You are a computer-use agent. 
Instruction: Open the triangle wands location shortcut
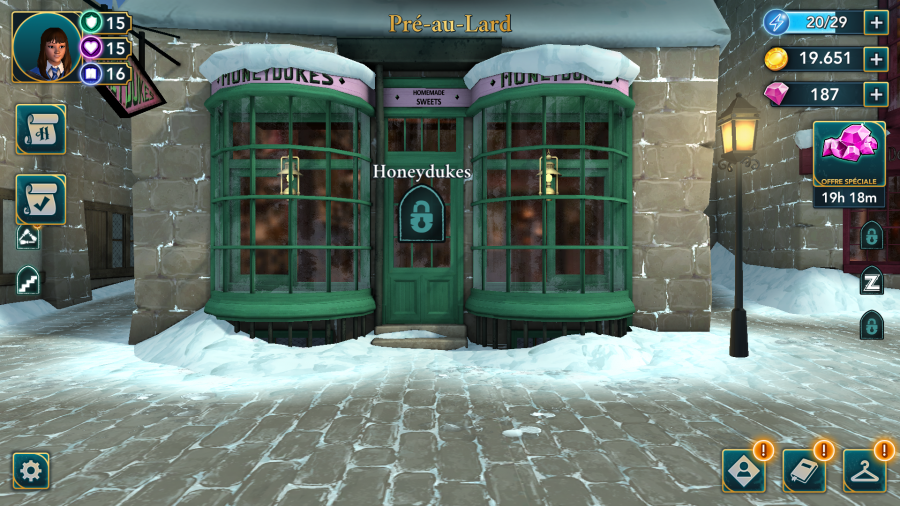tap(28, 236)
